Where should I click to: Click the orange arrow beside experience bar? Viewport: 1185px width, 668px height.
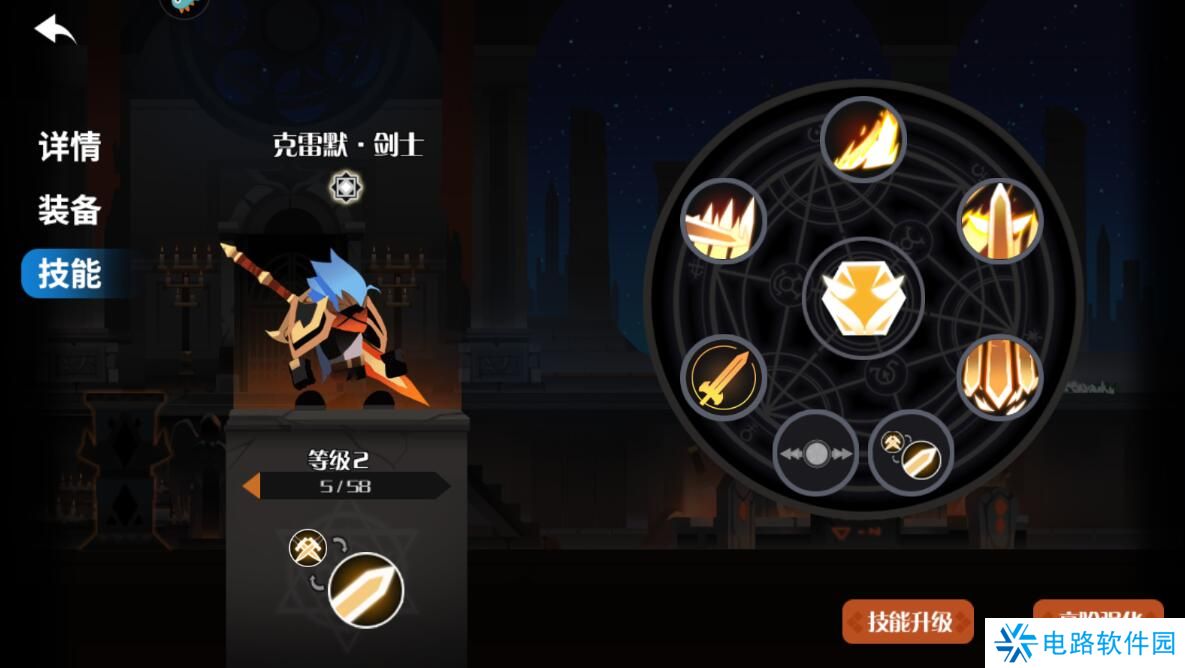252,486
